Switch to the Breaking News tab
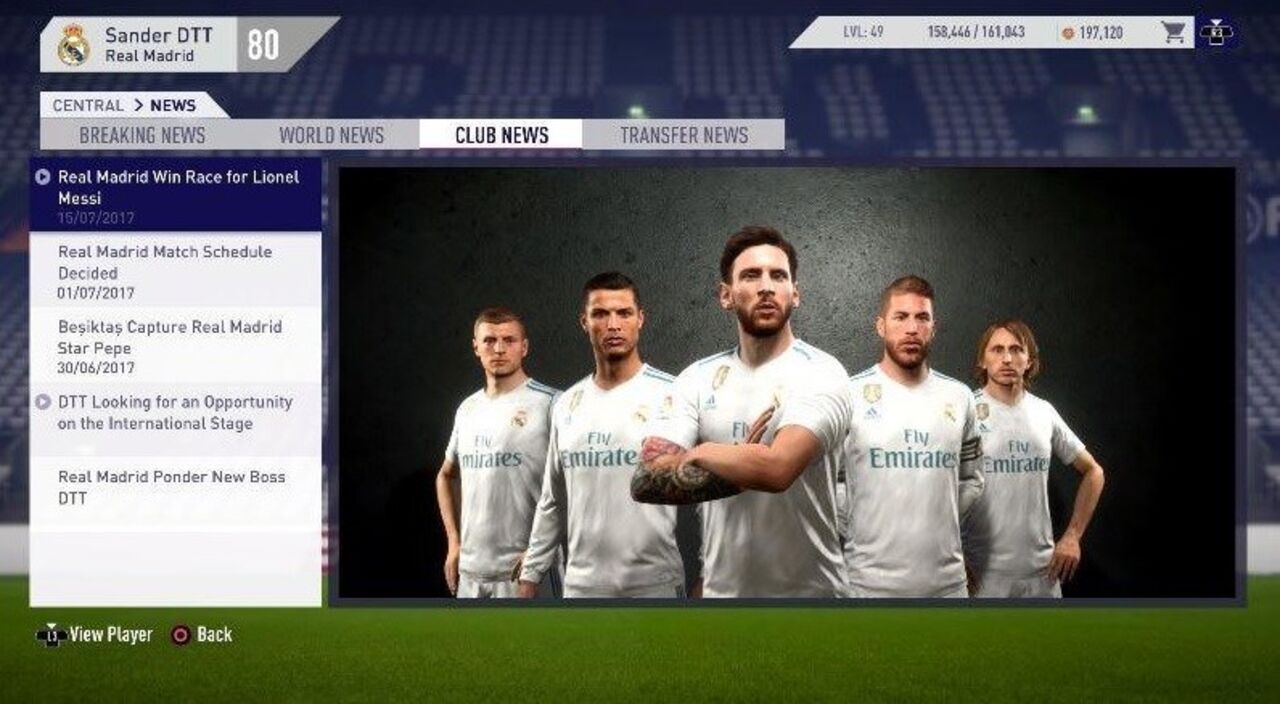 tap(142, 135)
